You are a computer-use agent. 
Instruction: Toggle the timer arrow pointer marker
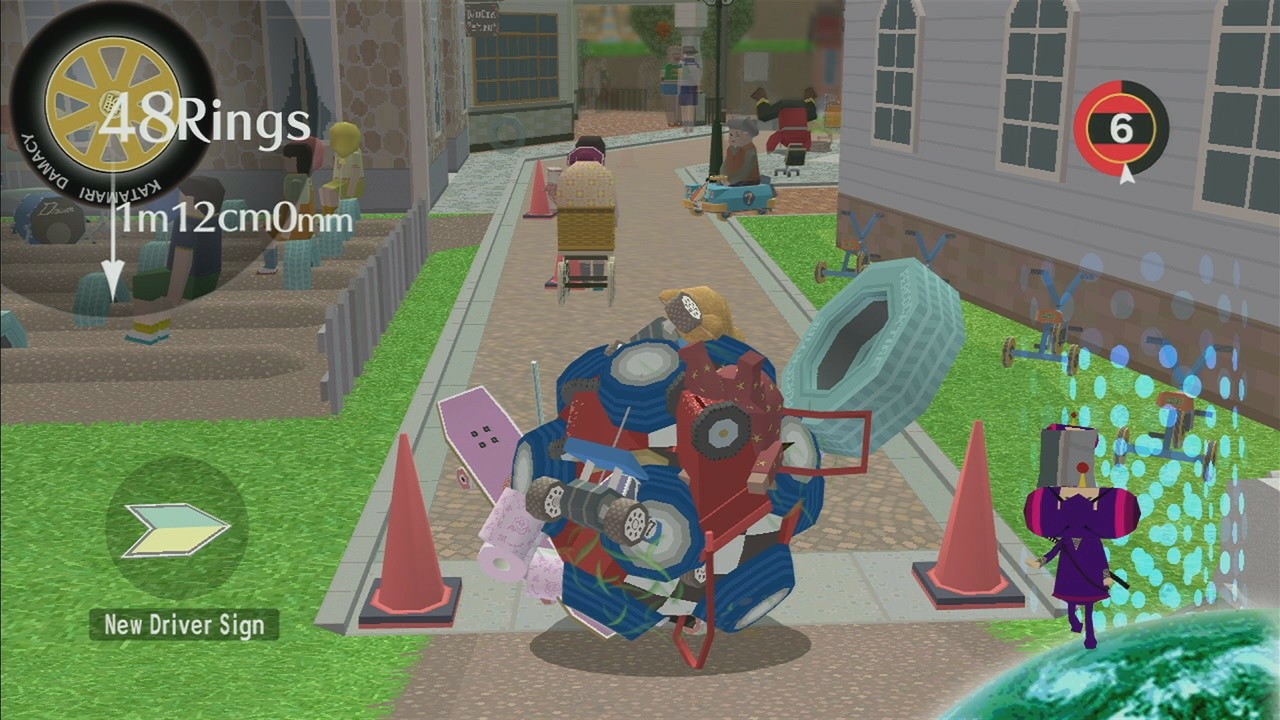click(x=1126, y=172)
